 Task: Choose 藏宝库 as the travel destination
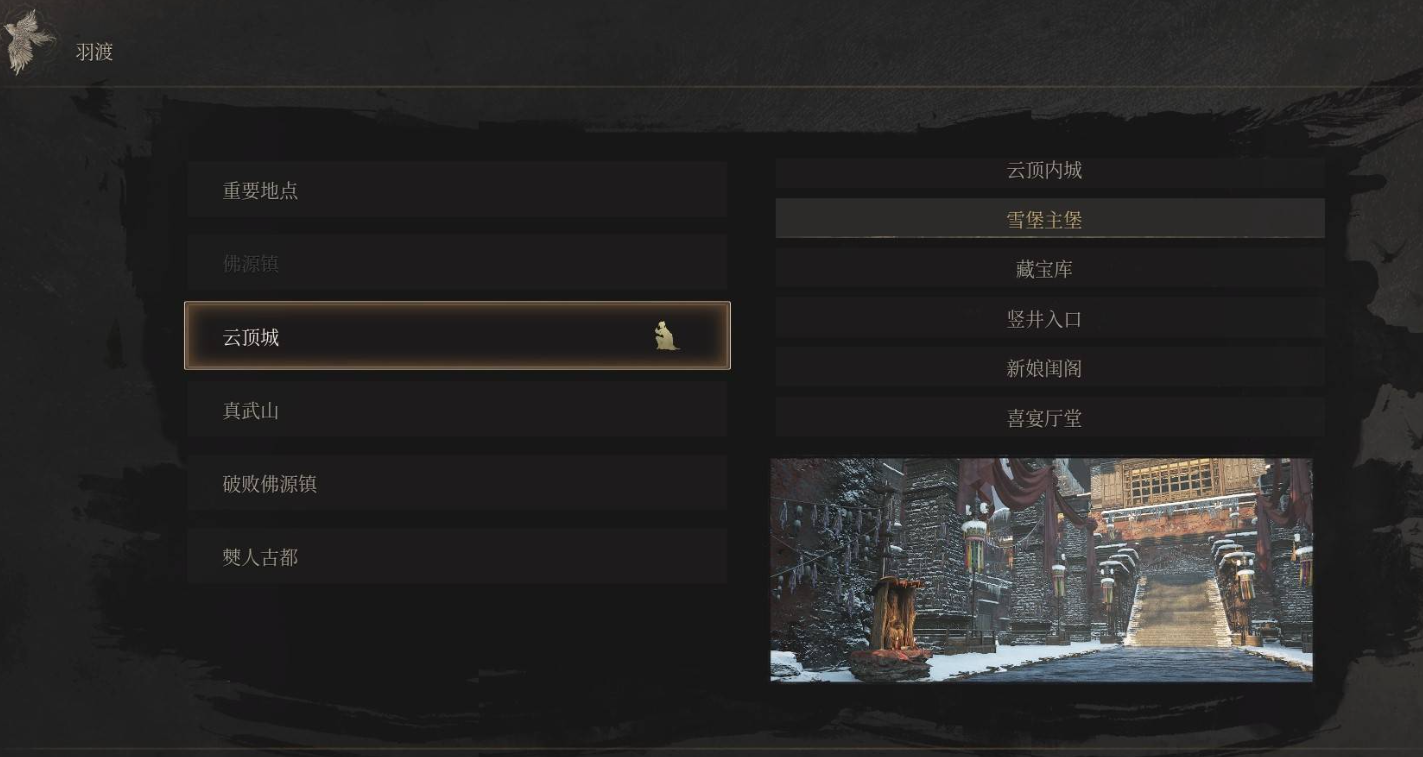pyautogui.click(x=1044, y=268)
